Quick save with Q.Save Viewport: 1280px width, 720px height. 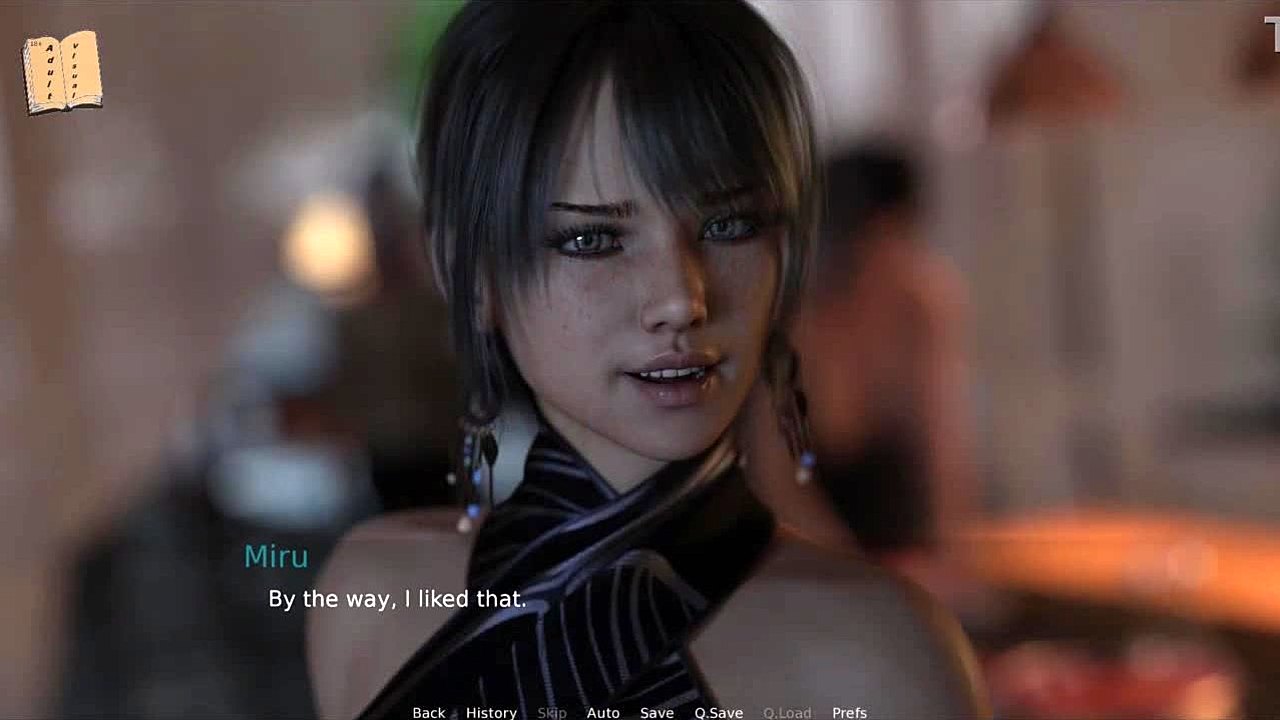tap(719, 712)
